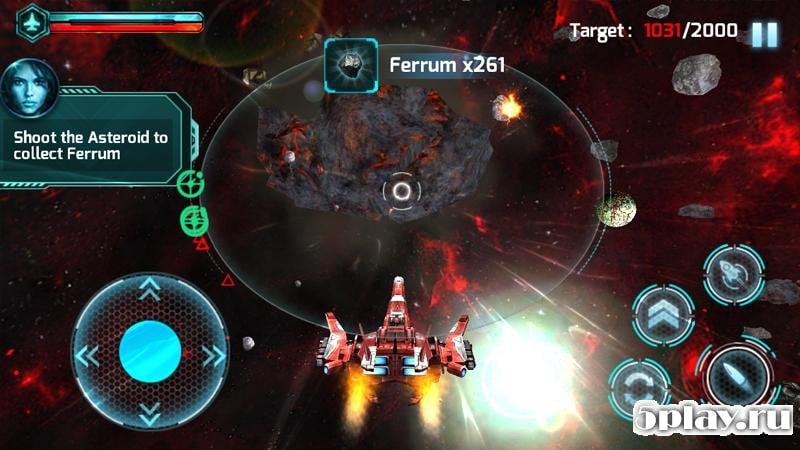800x450 pixels.
Task: Tap the circular arrows swap button
Action: click(x=639, y=389)
